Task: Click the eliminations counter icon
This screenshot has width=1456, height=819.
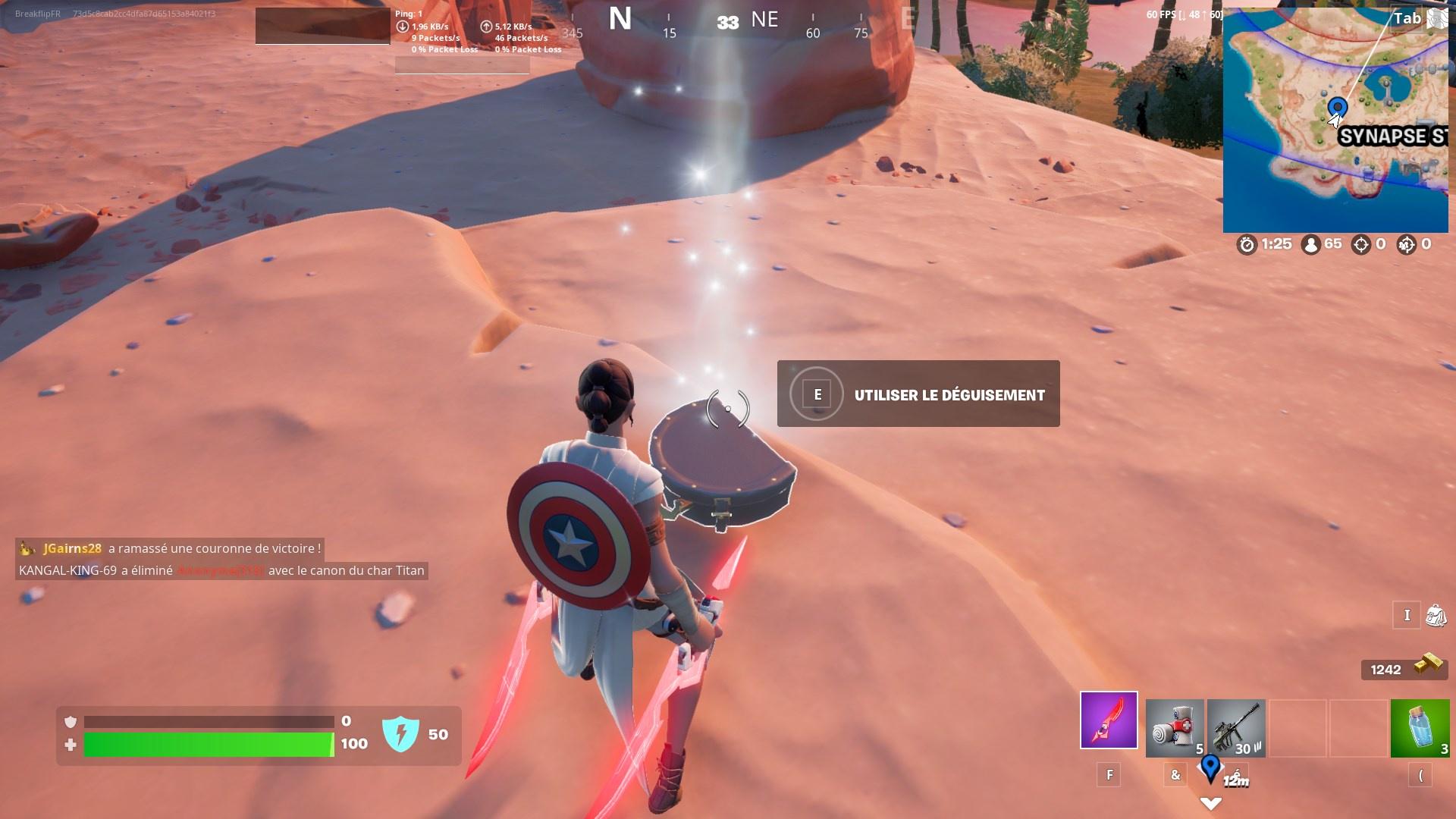Action: [x=1360, y=244]
